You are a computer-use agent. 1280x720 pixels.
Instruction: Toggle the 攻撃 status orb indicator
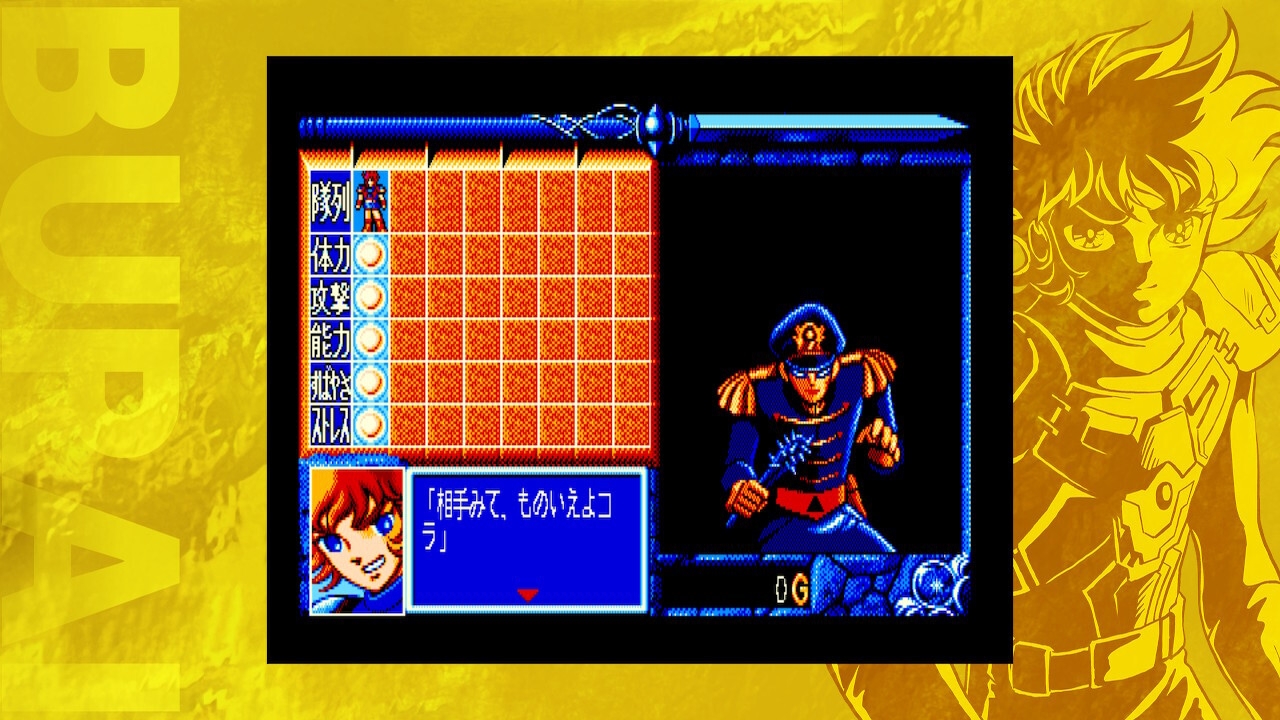coord(368,296)
